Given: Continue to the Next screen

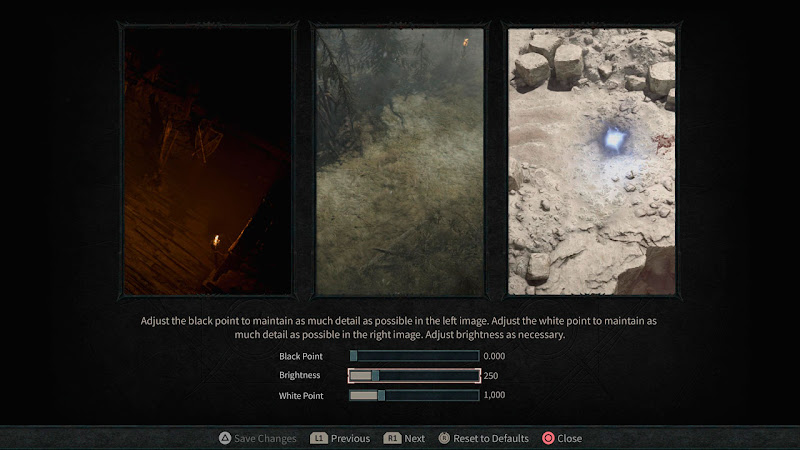Looking at the screenshot, I should point(405,438).
